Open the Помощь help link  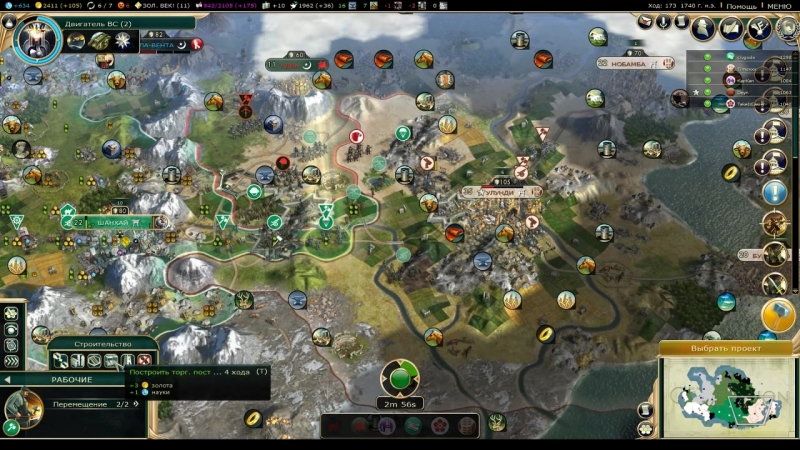[742, 6]
